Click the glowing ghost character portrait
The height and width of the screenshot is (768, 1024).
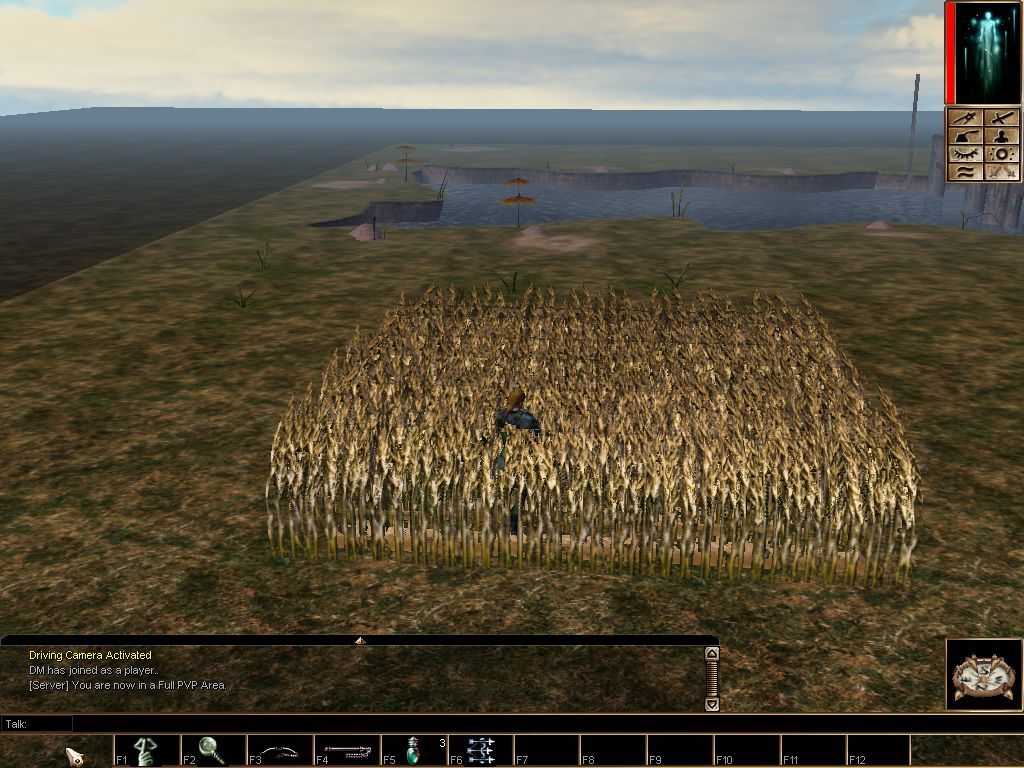pos(985,52)
